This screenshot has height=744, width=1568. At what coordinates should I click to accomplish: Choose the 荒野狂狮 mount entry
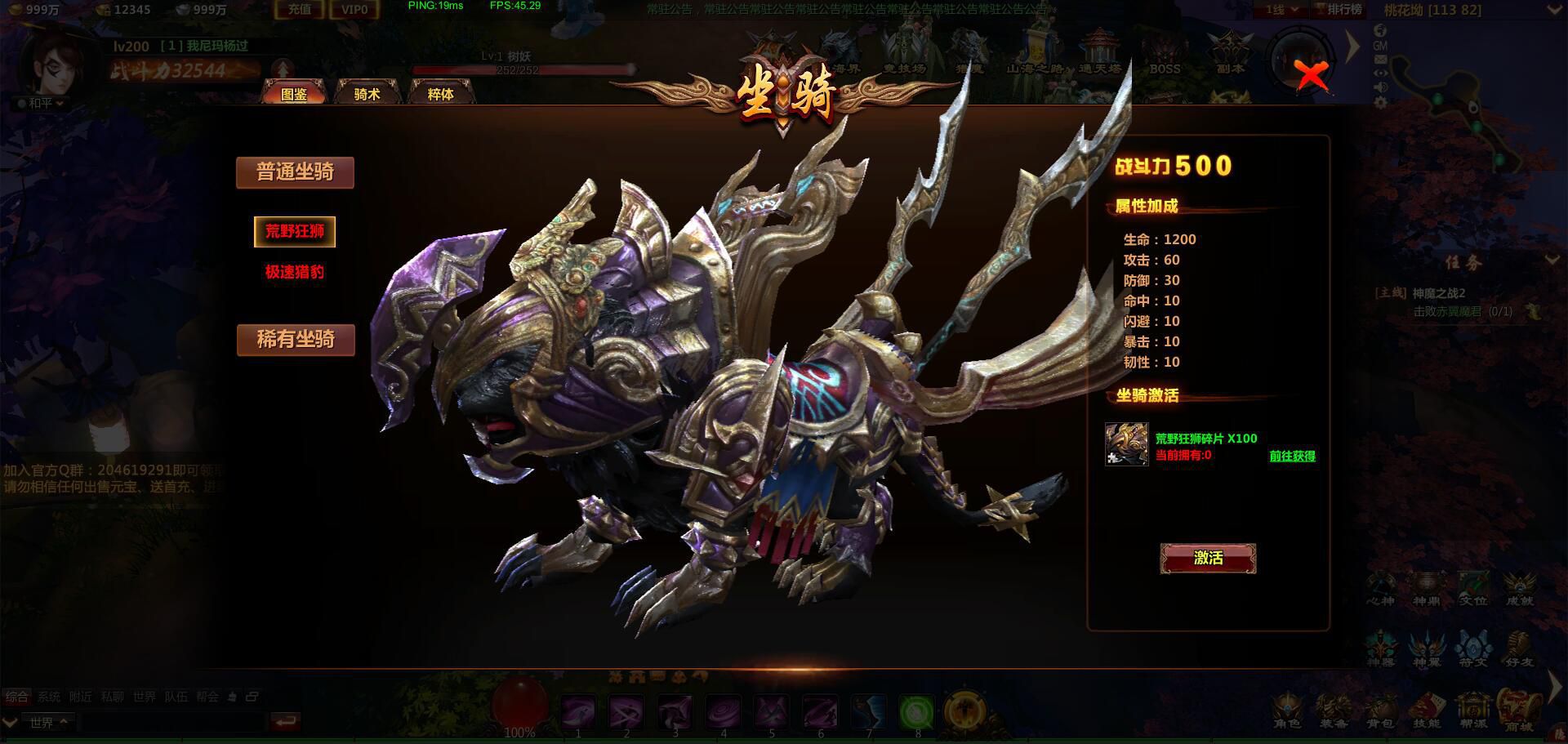pyautogui.click(x=295, y=231)
